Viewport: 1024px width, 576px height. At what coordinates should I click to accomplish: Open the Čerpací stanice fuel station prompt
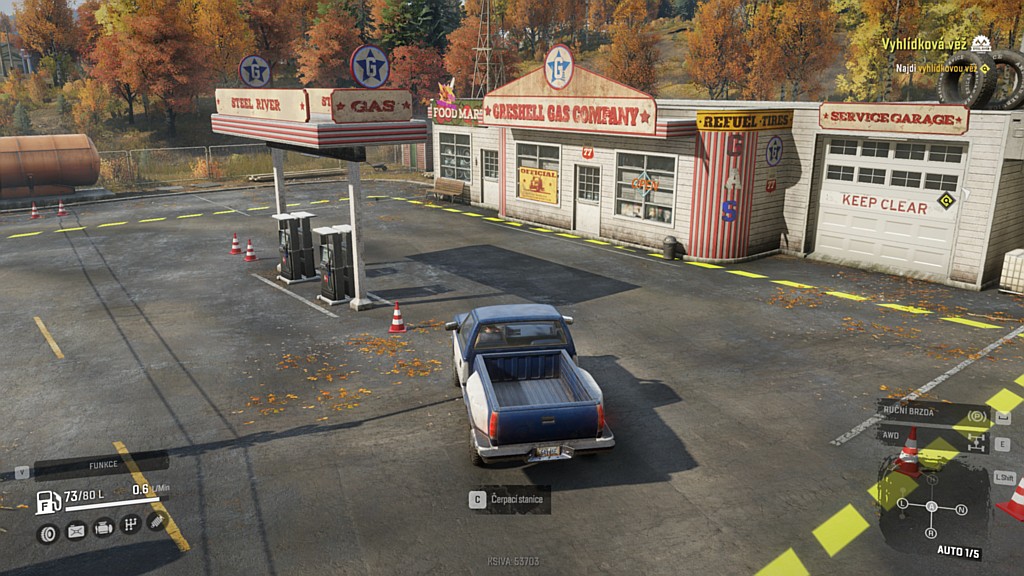coord(510,499)
